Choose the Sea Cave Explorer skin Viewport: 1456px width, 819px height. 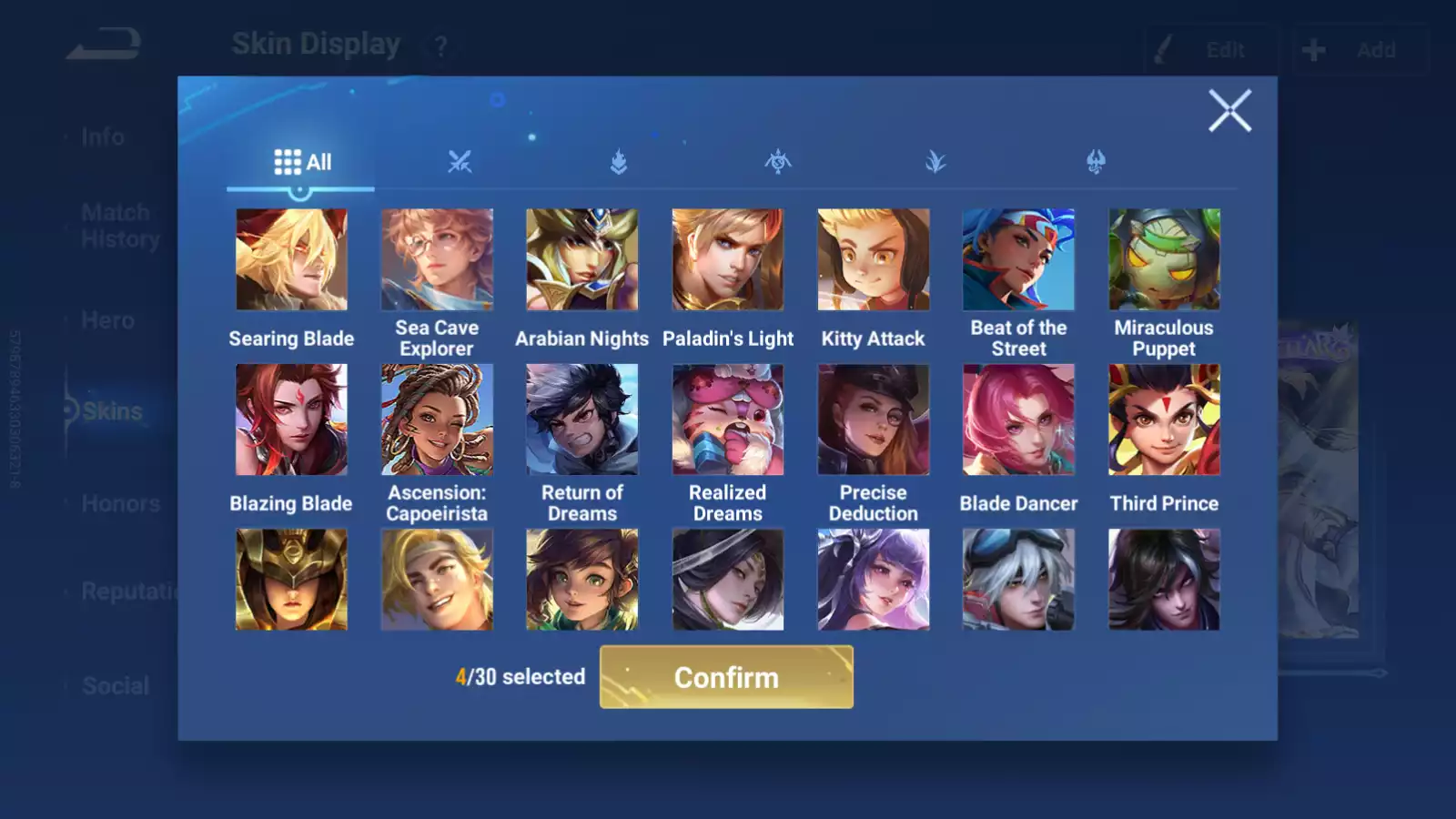click(x=437, y=260)
